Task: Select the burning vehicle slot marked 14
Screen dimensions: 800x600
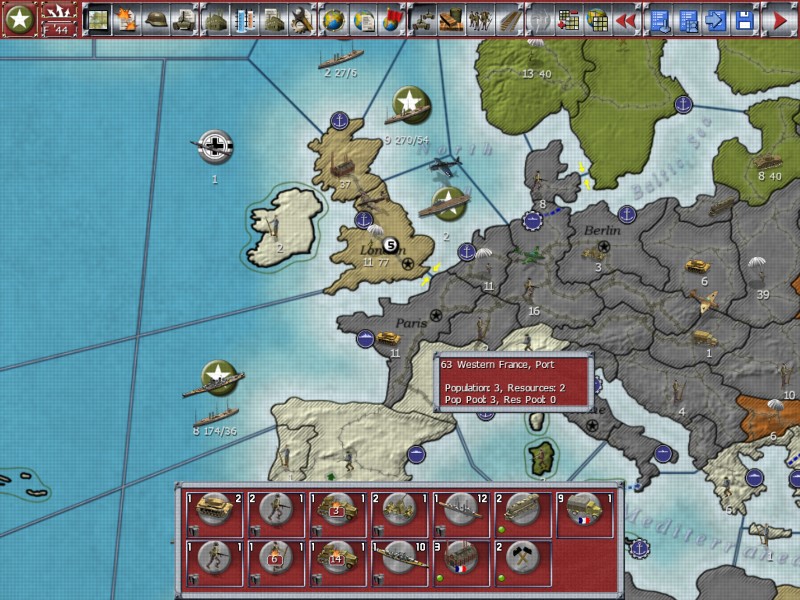Action: pyautogui.click(x=339, y=562)
